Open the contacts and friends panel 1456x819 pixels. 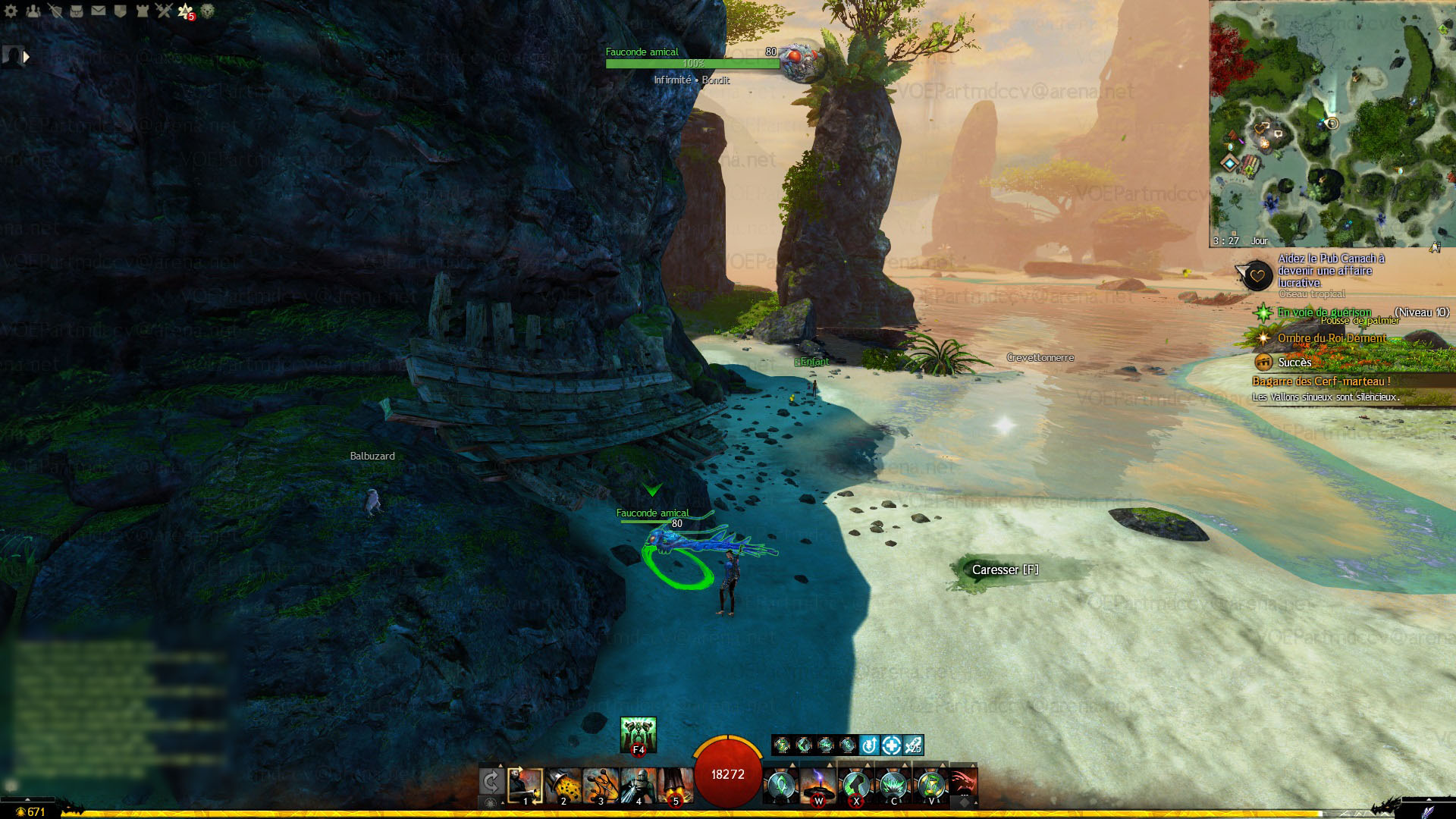[x=33, y=11]
